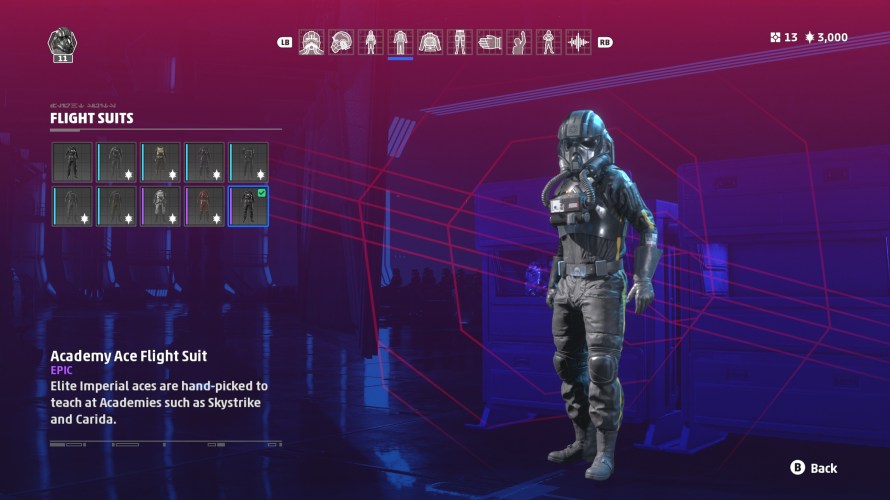Open the jacket torso category tab
This screenshot has height=500, width=890.
point(430,42)
